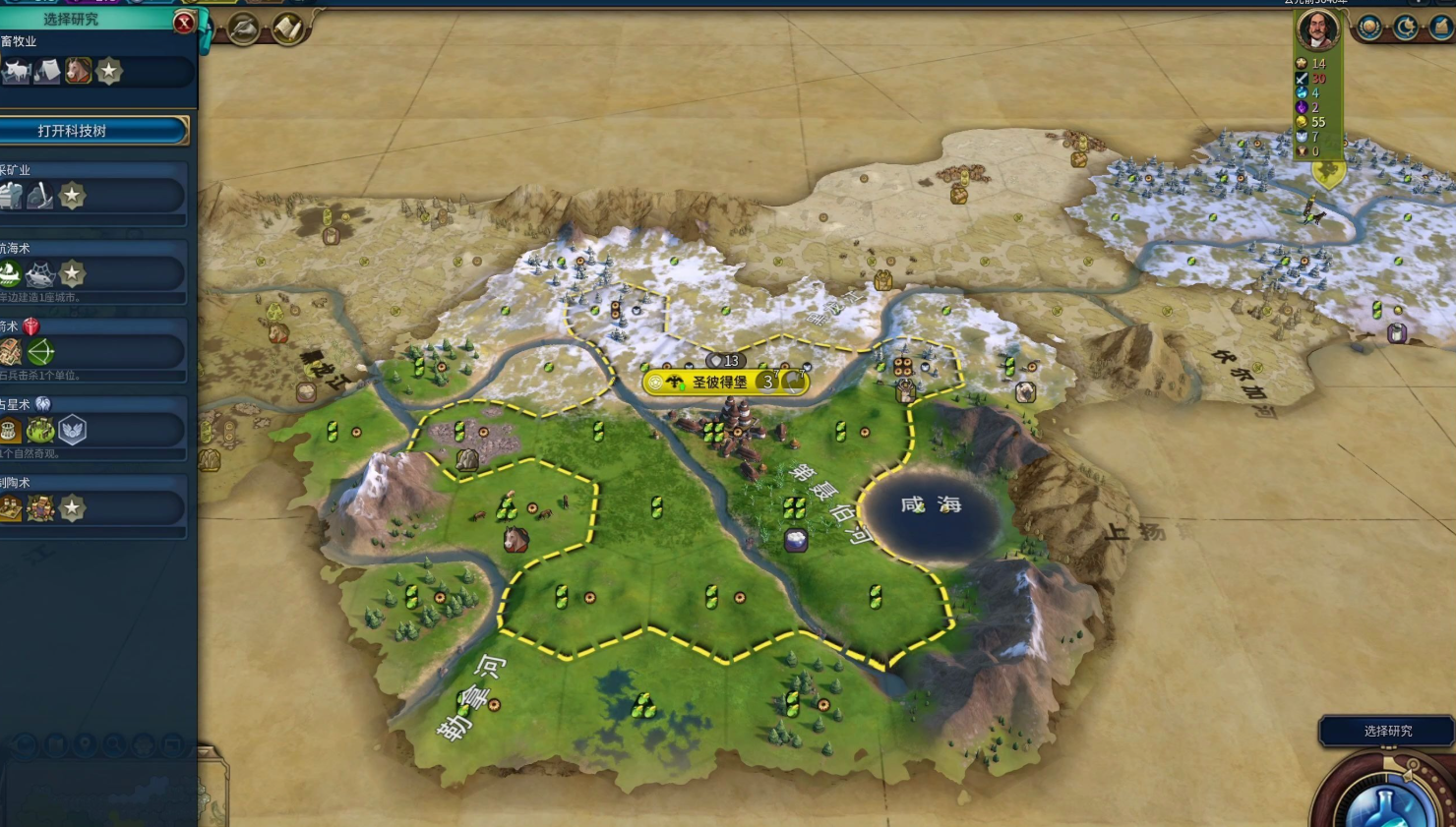Choose 畜牧业 (Animal Husbandry) research
This screenshot has width=1456, height=827.
coord(93,71)
